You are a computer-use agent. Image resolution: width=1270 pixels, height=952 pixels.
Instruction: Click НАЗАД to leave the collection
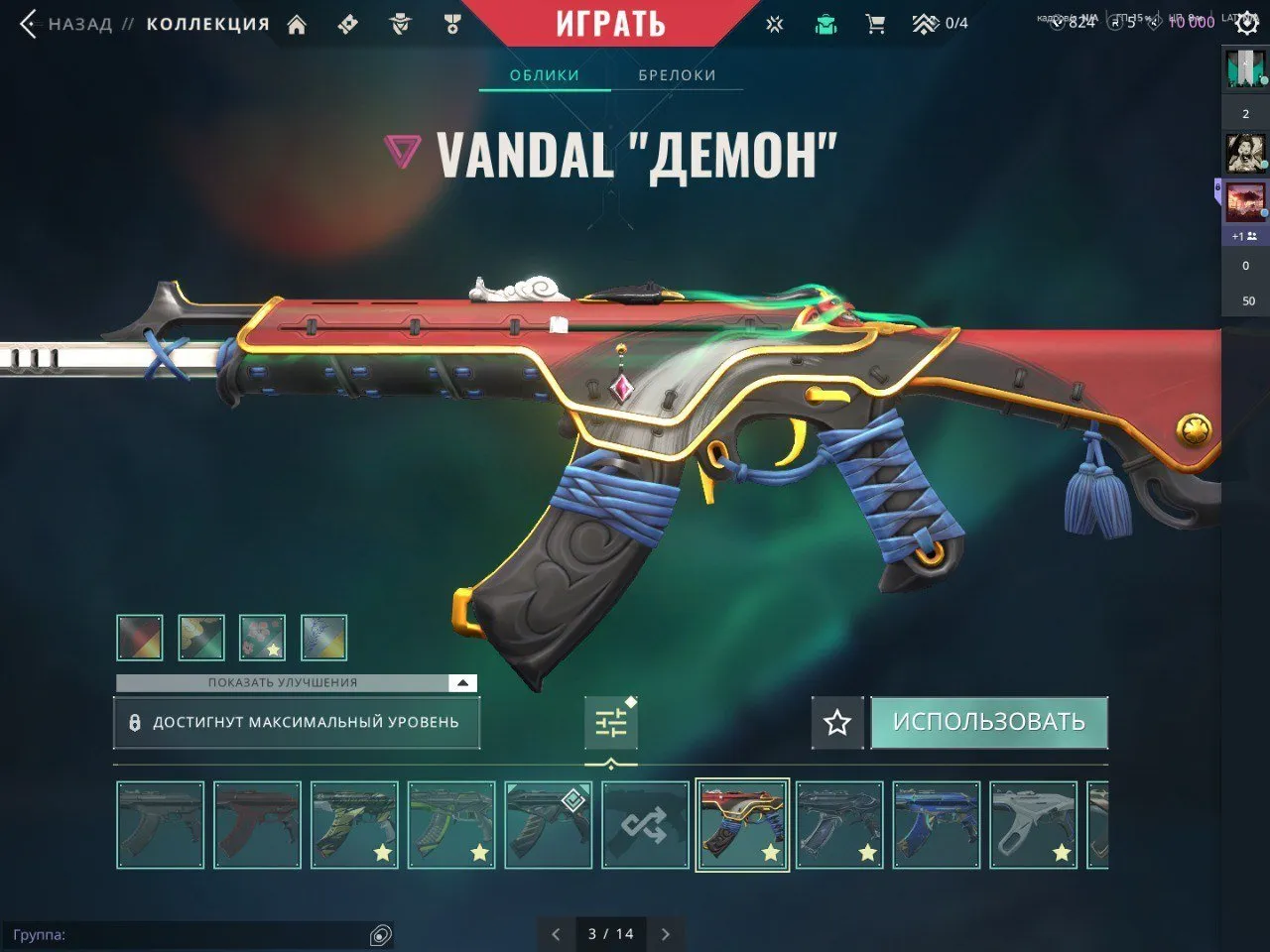pyautogui.click(x=77, y=24)
